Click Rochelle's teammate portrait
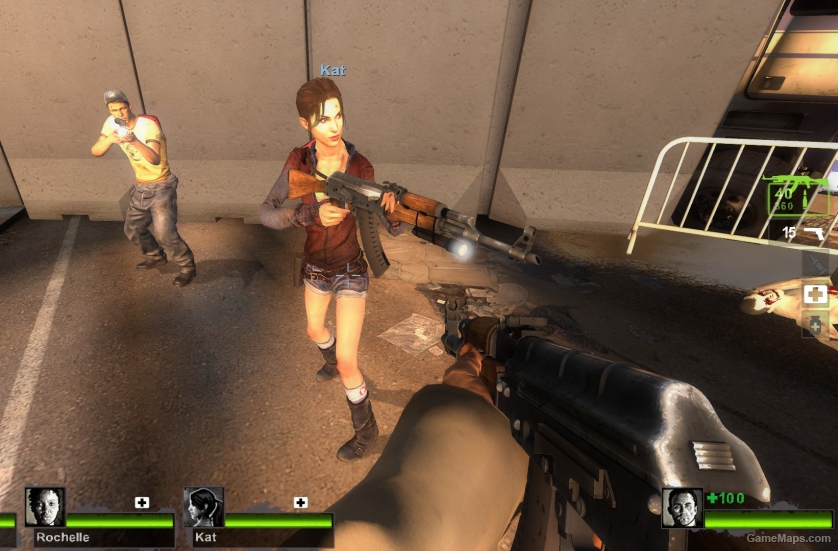 (x=45, y=507)
